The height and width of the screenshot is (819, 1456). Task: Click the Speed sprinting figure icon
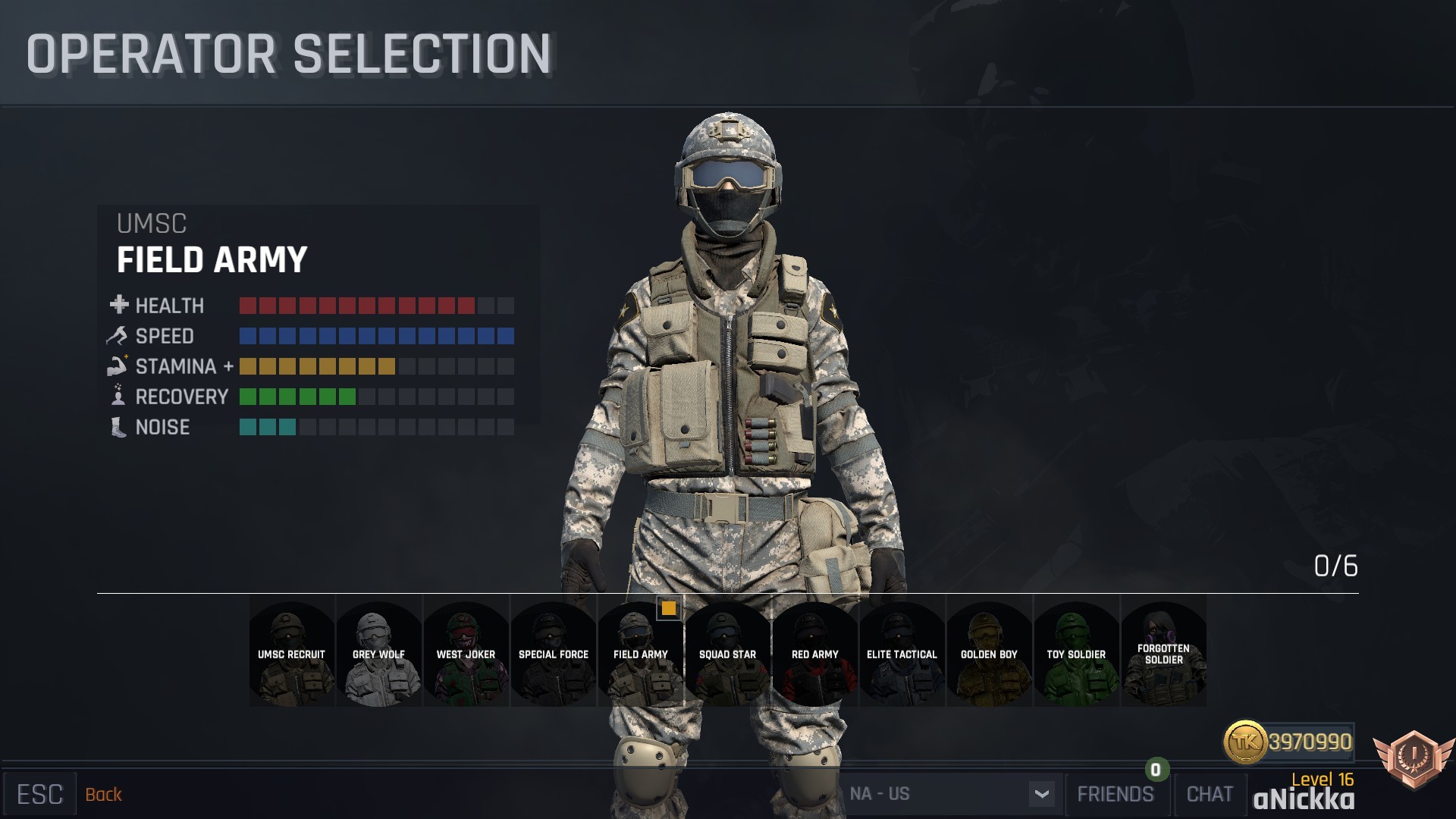coord(118,335)
